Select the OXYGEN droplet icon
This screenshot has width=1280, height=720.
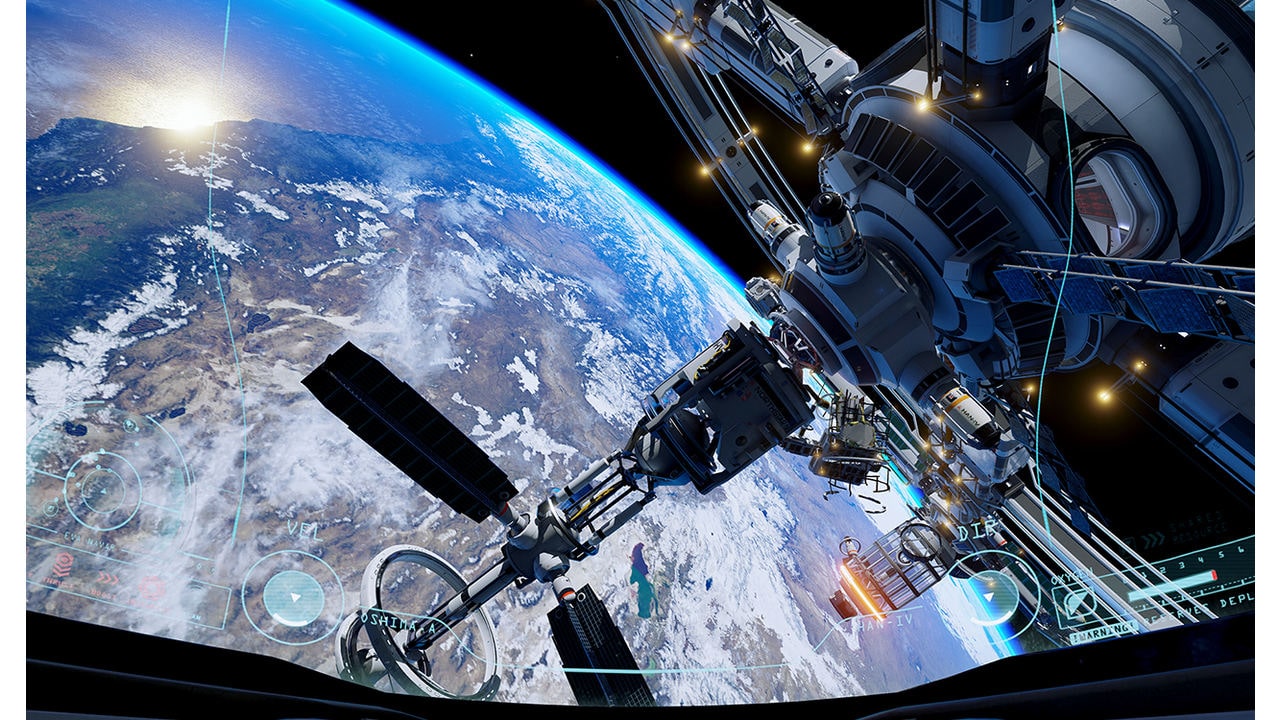pos(1077,602)
